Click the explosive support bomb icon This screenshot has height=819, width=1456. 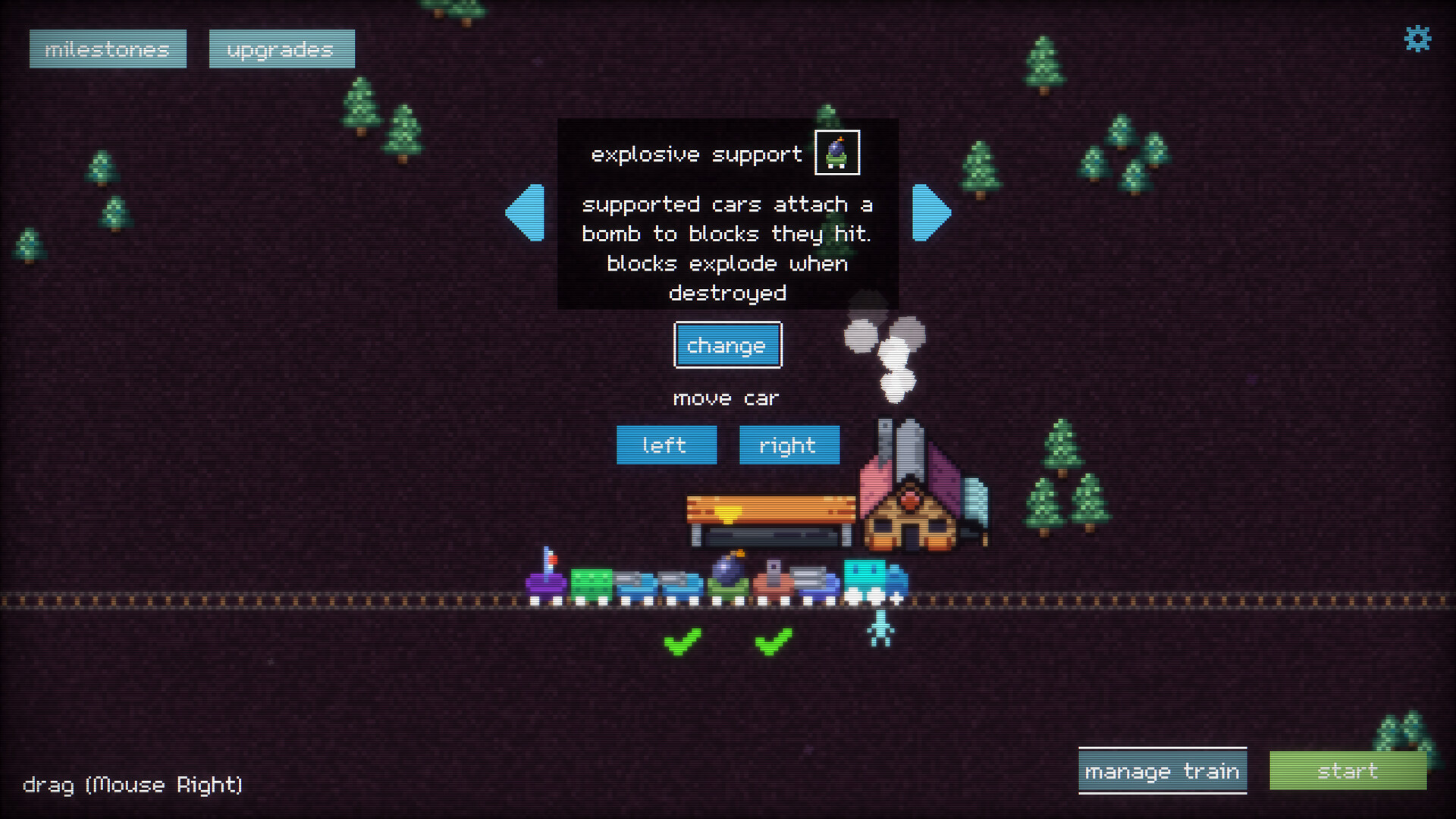[x=836, y=152]
